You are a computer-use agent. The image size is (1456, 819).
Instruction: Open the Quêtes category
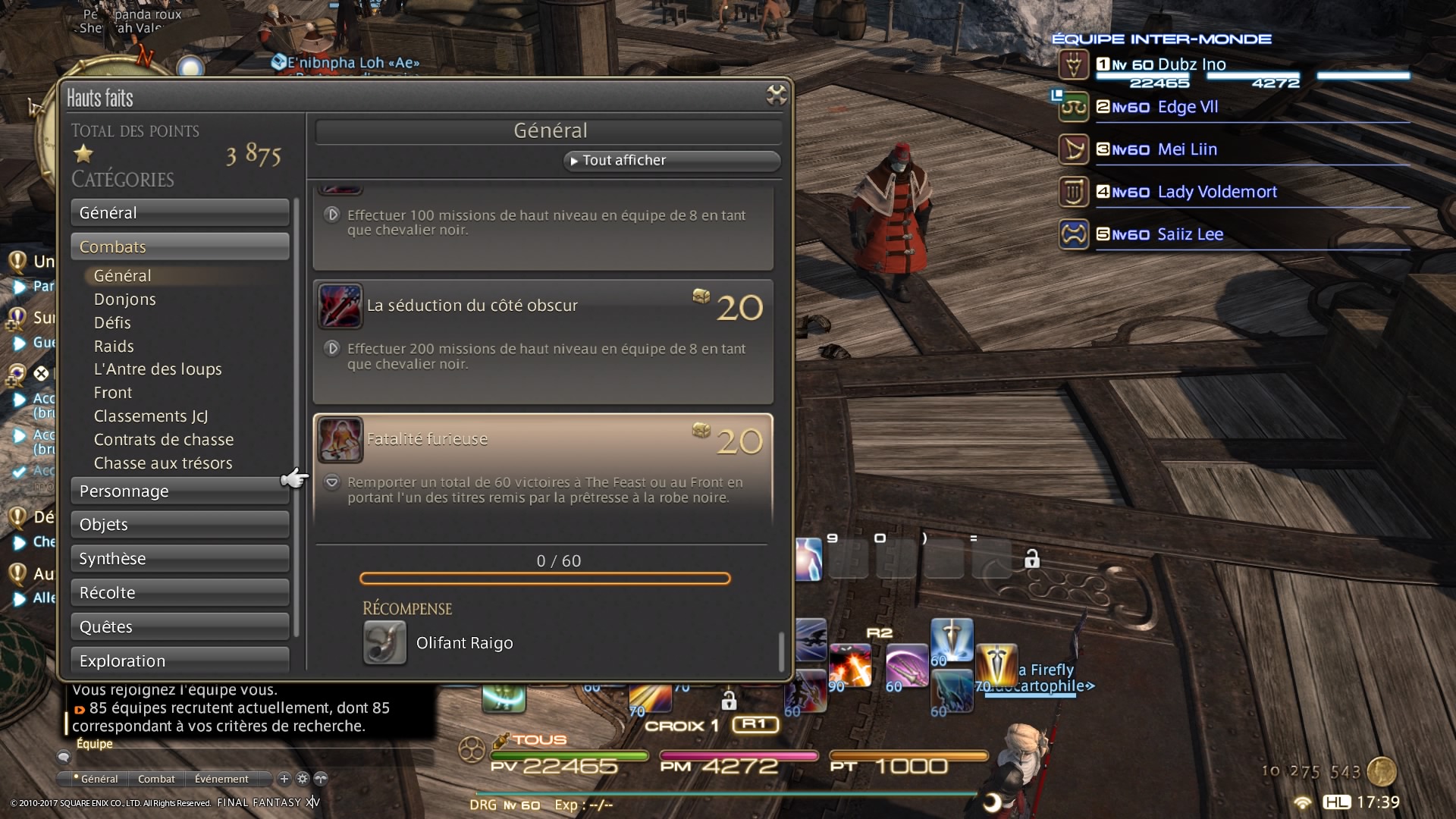pyautogui.click(x=180, y=627)
